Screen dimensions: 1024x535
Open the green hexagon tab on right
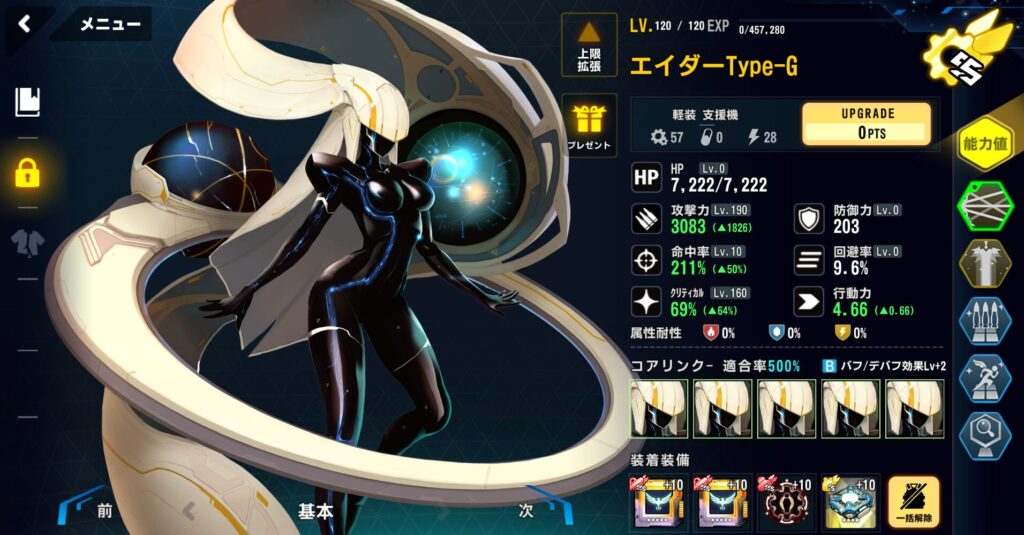(985, 206)
